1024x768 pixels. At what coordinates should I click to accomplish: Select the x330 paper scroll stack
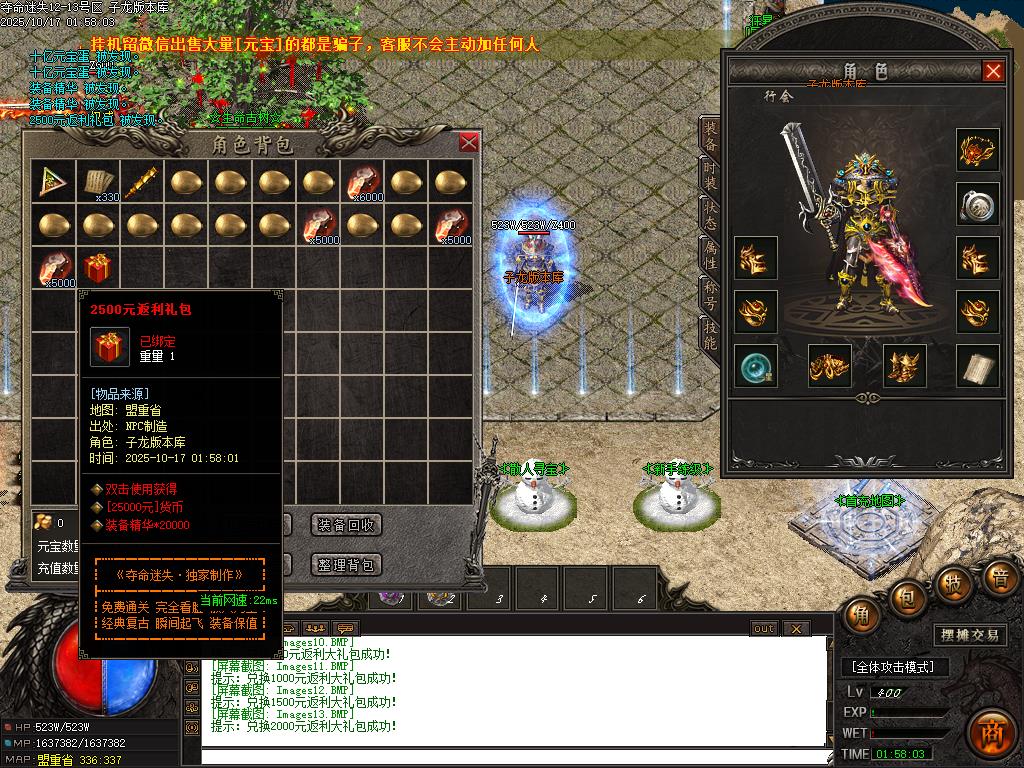click(x=97, y=182)
